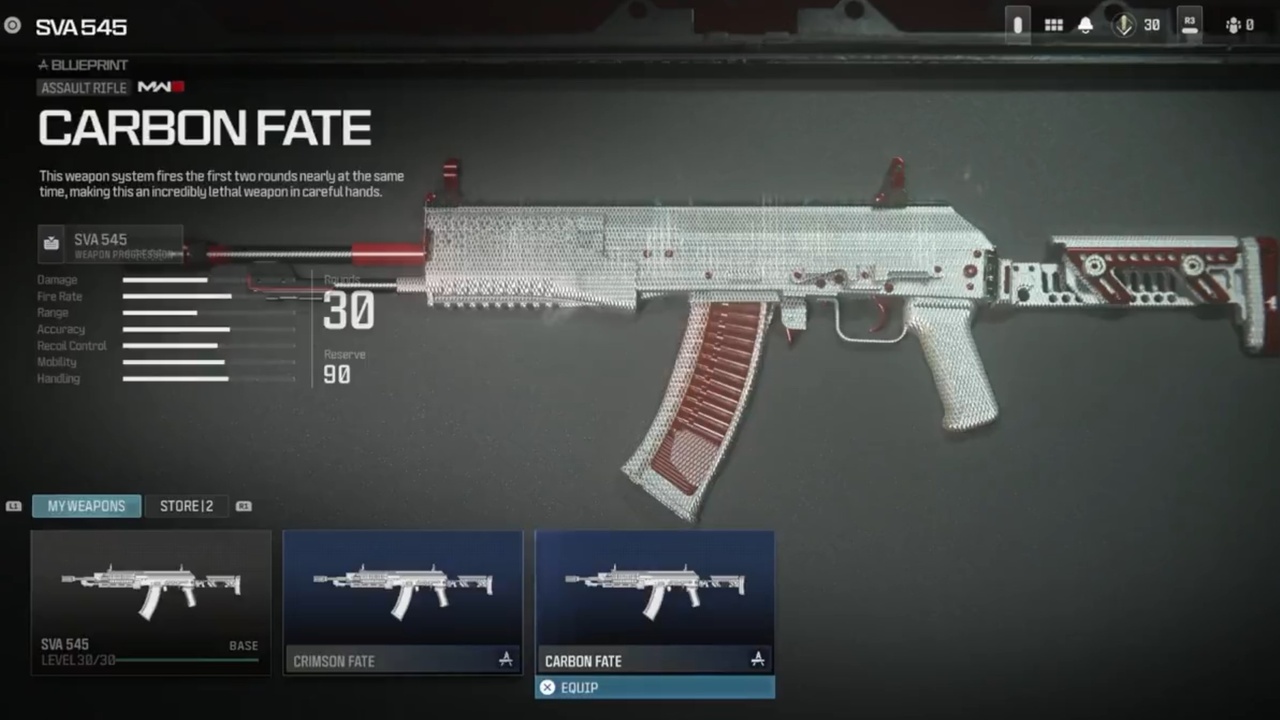The width and height of the screenshot is (1280, 720).
Task: Equip the Carbon Fate blueprint
Action: click(x=655, y=688)
